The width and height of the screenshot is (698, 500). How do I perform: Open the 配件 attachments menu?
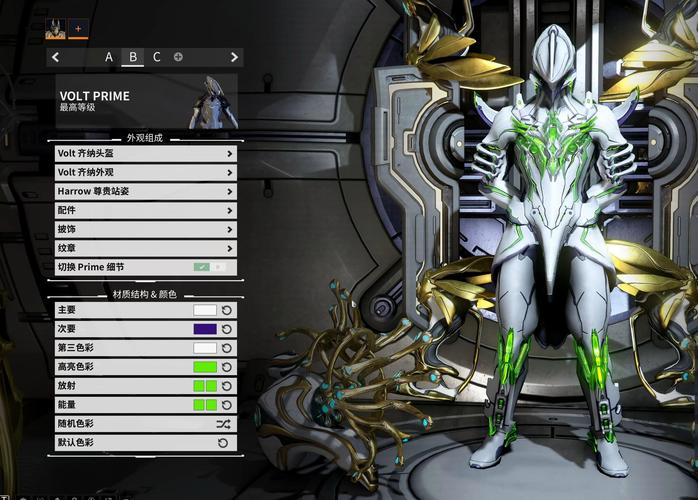tap(146, 211)
